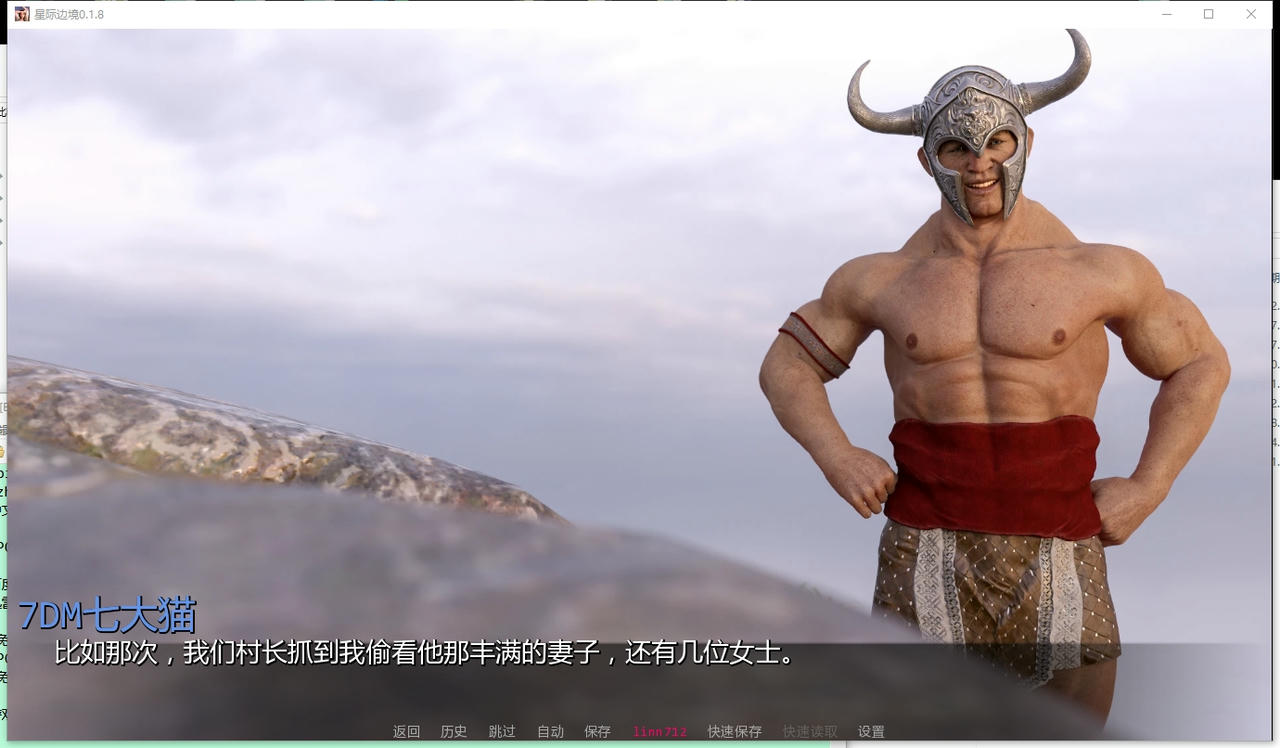
Task: Open the 历史 dialogue history
Action: point(454,731)
